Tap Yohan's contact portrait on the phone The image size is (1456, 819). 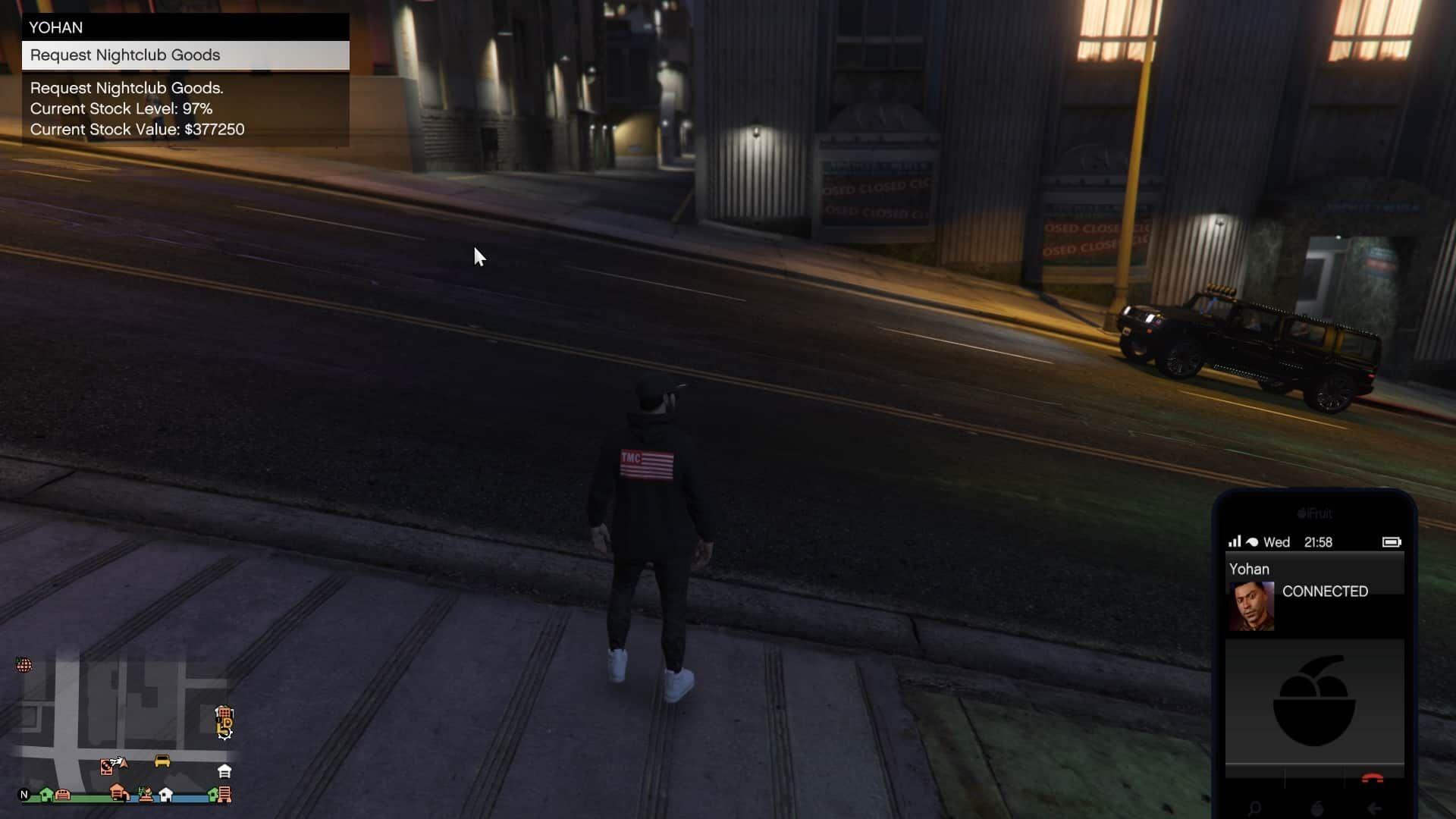1251,606
